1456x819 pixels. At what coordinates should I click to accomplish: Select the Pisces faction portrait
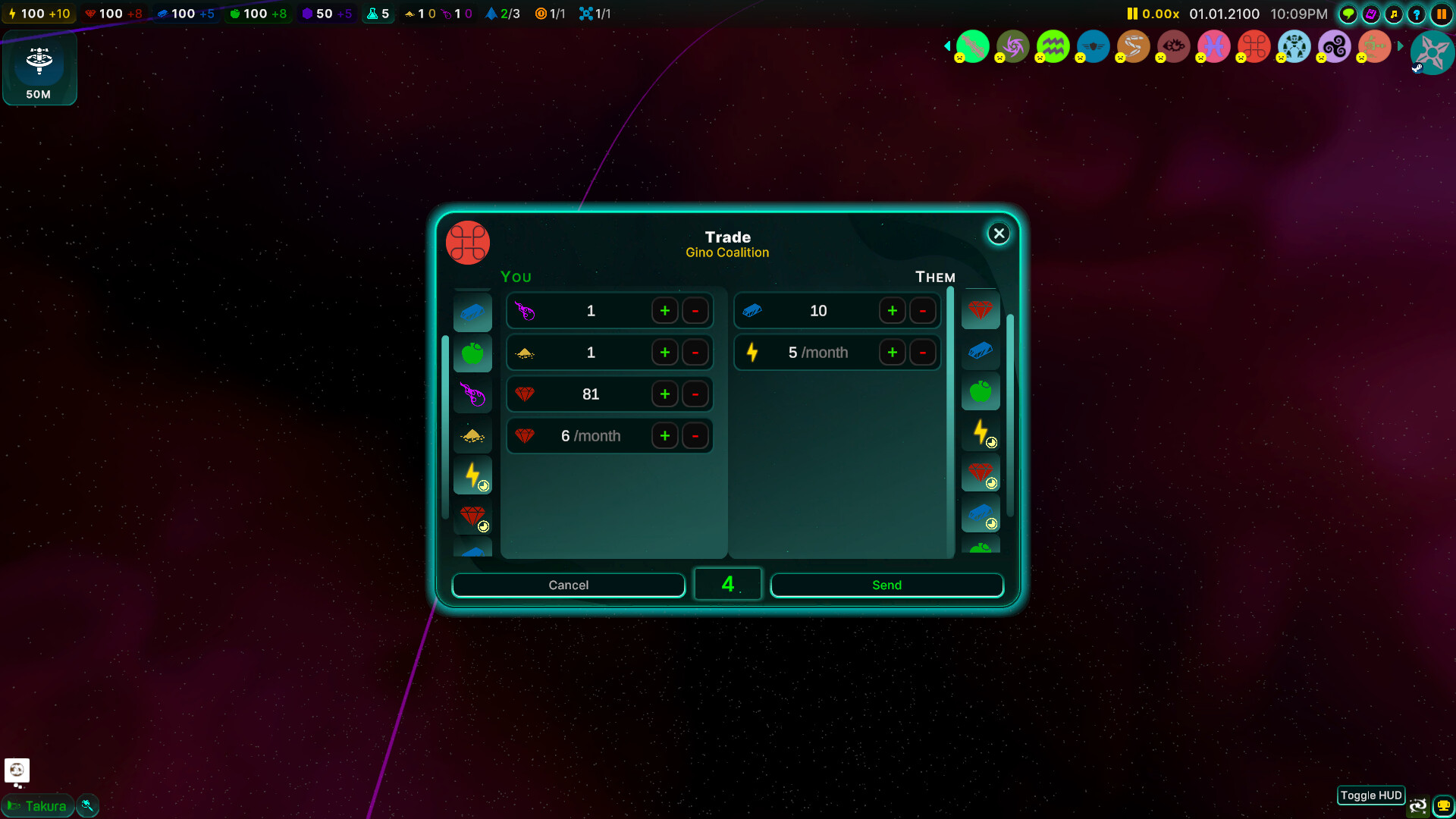(x=1213, y=46)
